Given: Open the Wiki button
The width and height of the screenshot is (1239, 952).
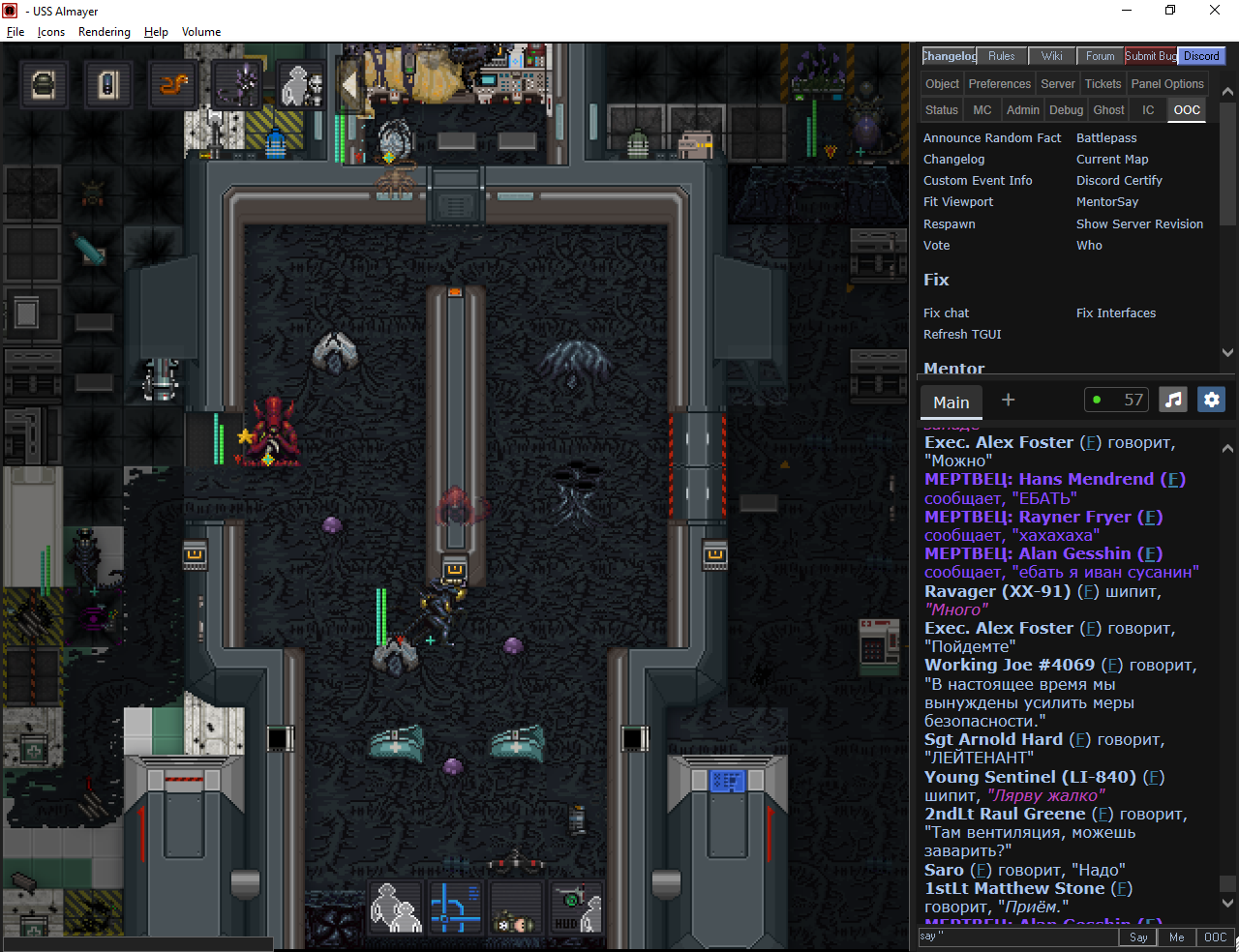Looking at the screenshot, I should click(1051, 56).
